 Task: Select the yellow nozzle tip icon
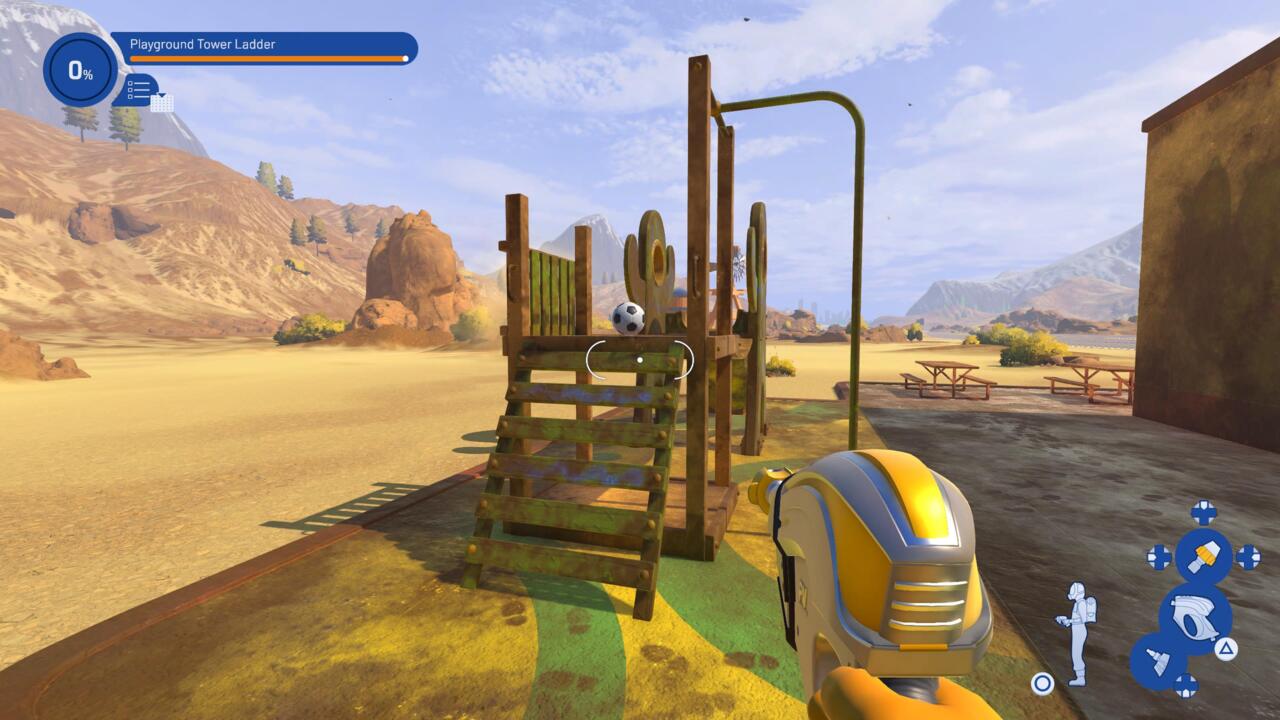[x=1203, y=556]
